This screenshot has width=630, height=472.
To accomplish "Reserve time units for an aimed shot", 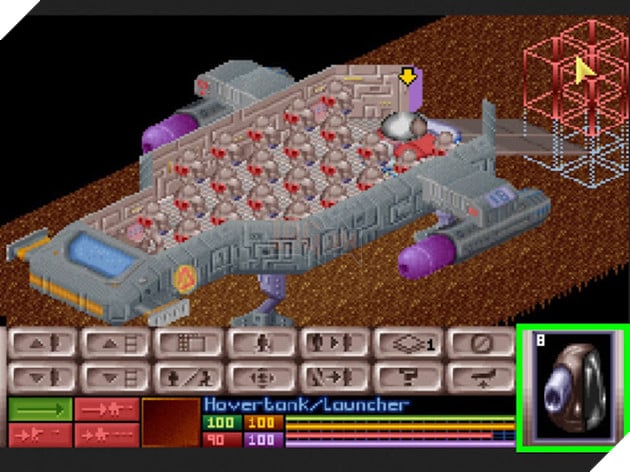I will 40,433.
